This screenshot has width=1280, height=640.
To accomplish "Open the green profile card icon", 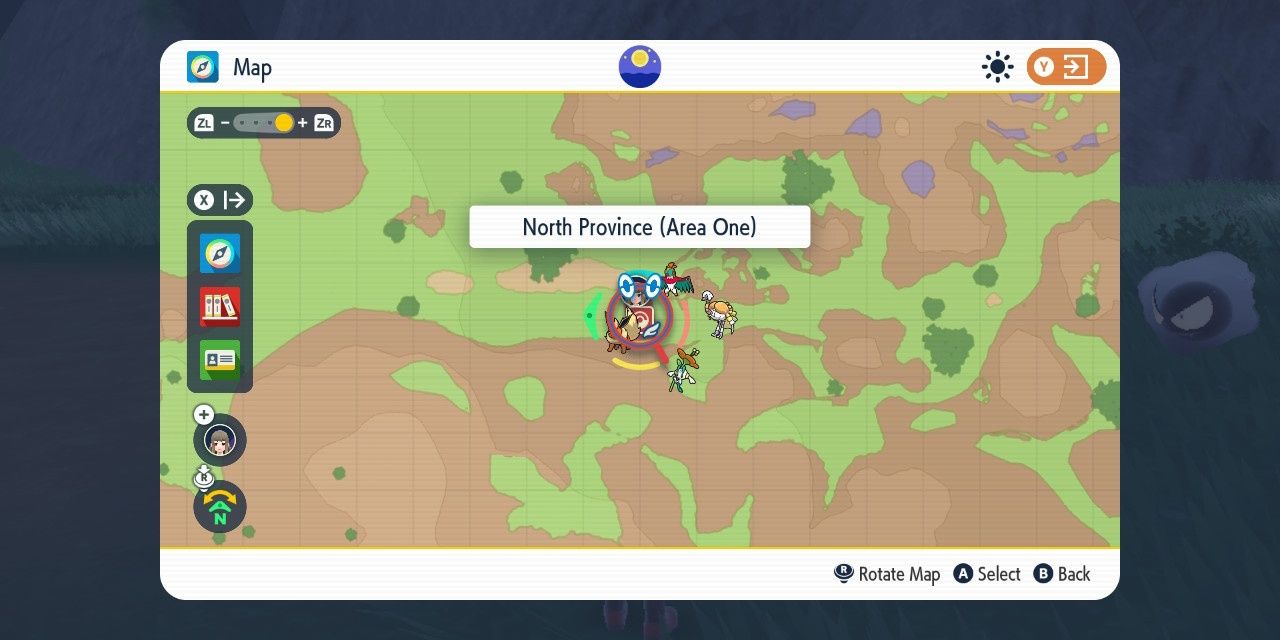I will pyautogui.click(x=220, y=360).
